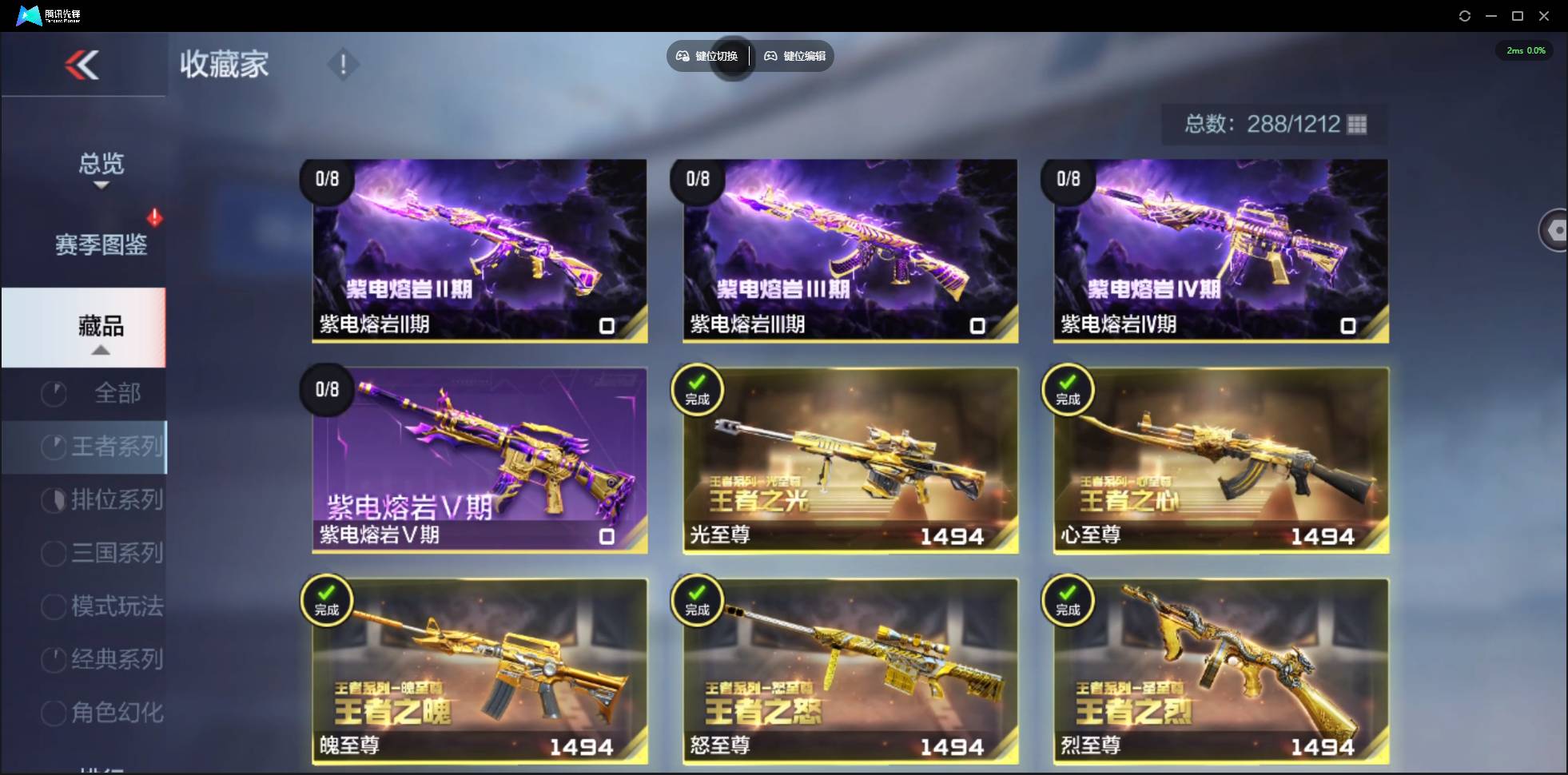
Task: Collapse the 藏品 section chevron
Action: [100, 350]
